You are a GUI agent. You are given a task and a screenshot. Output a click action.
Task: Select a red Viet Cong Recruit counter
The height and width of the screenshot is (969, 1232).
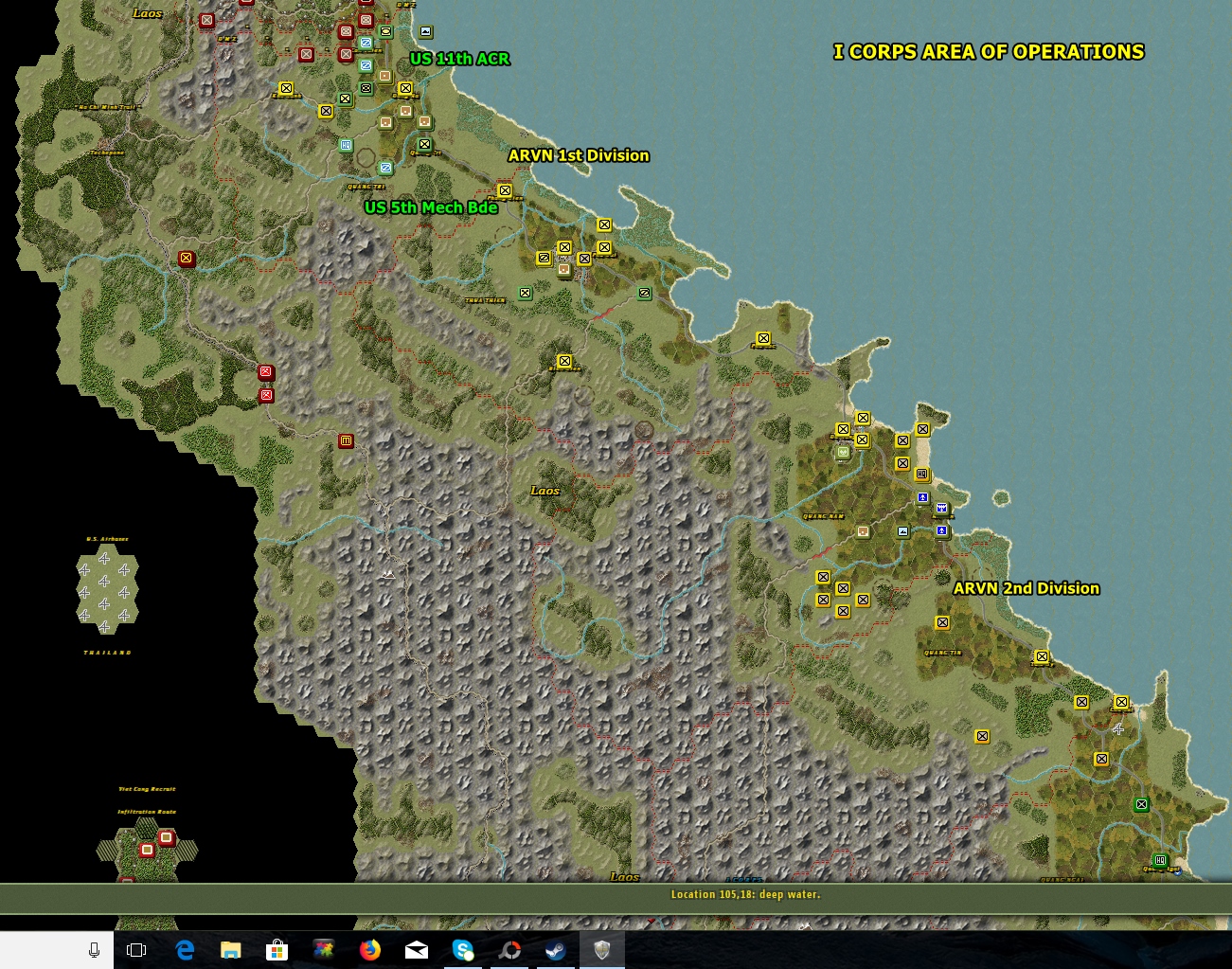pos(166,838)
